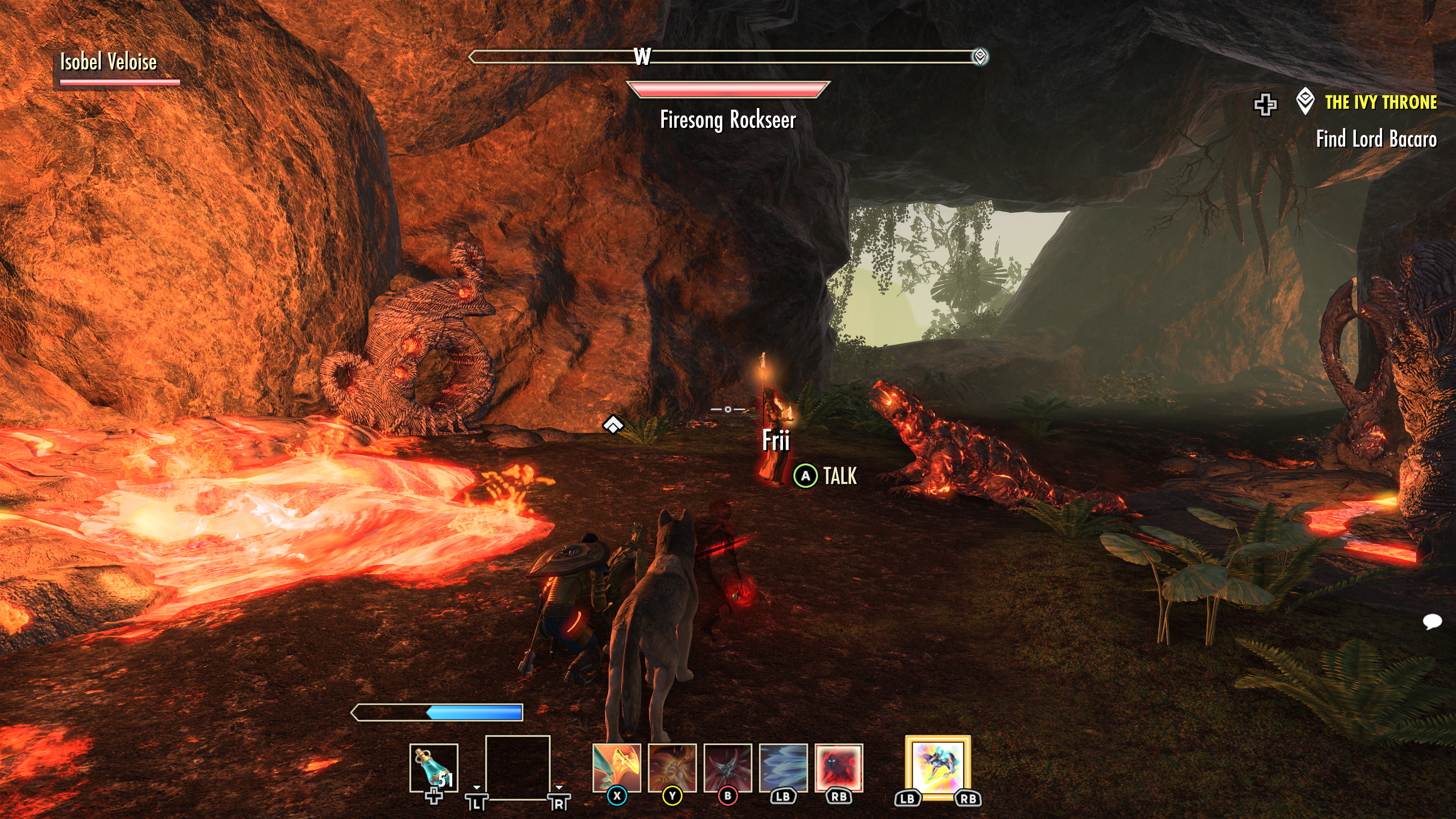Select the Isobel Veloise companion frame
Viewport: 1456px width, 819px height.
tap(108, 62)
